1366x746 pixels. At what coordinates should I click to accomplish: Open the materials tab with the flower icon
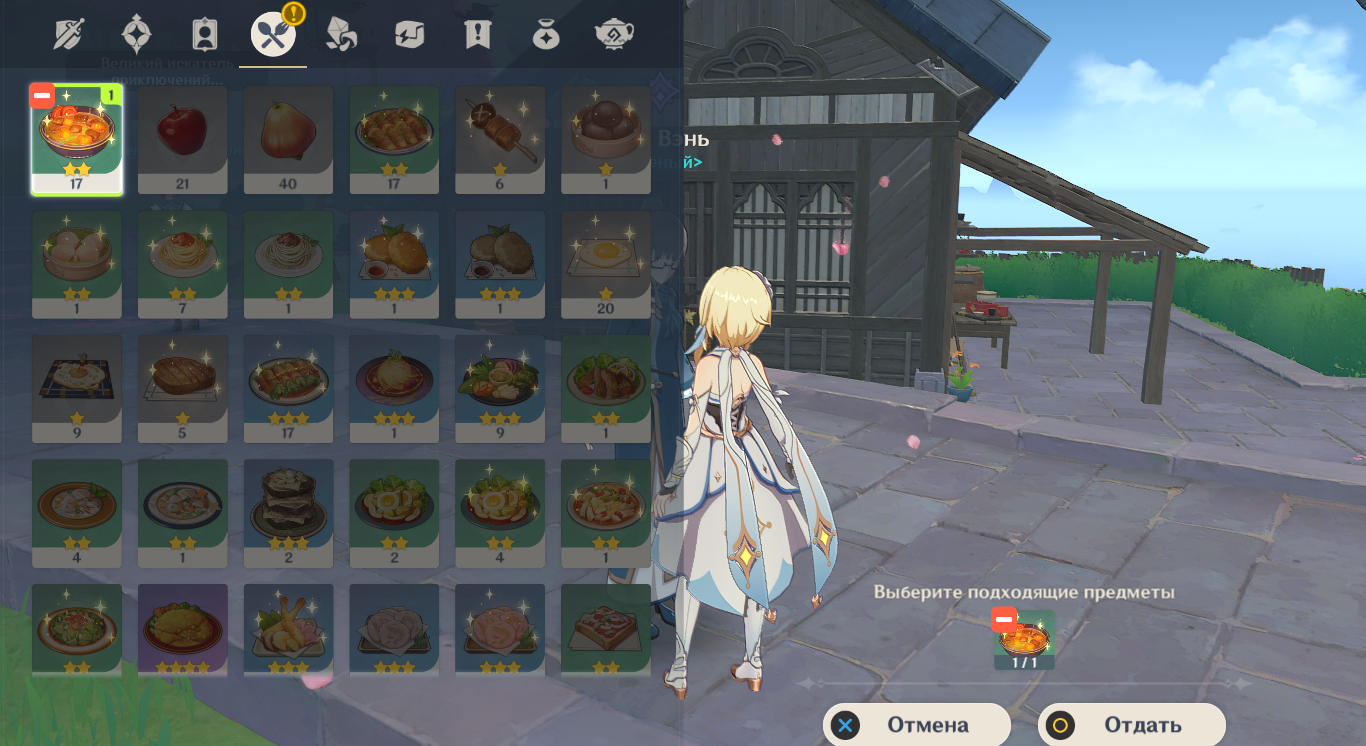(x=341, y=35)
